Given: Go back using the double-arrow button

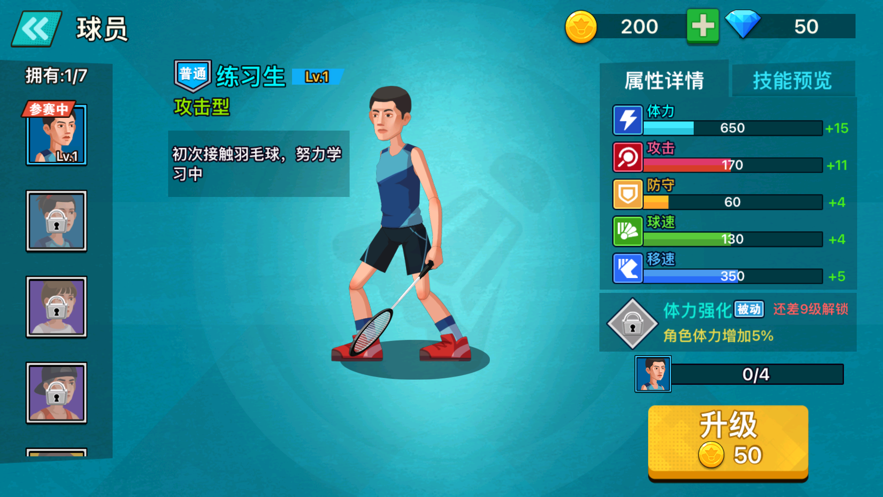Looking at the screenshot, I should coord(36,29).
